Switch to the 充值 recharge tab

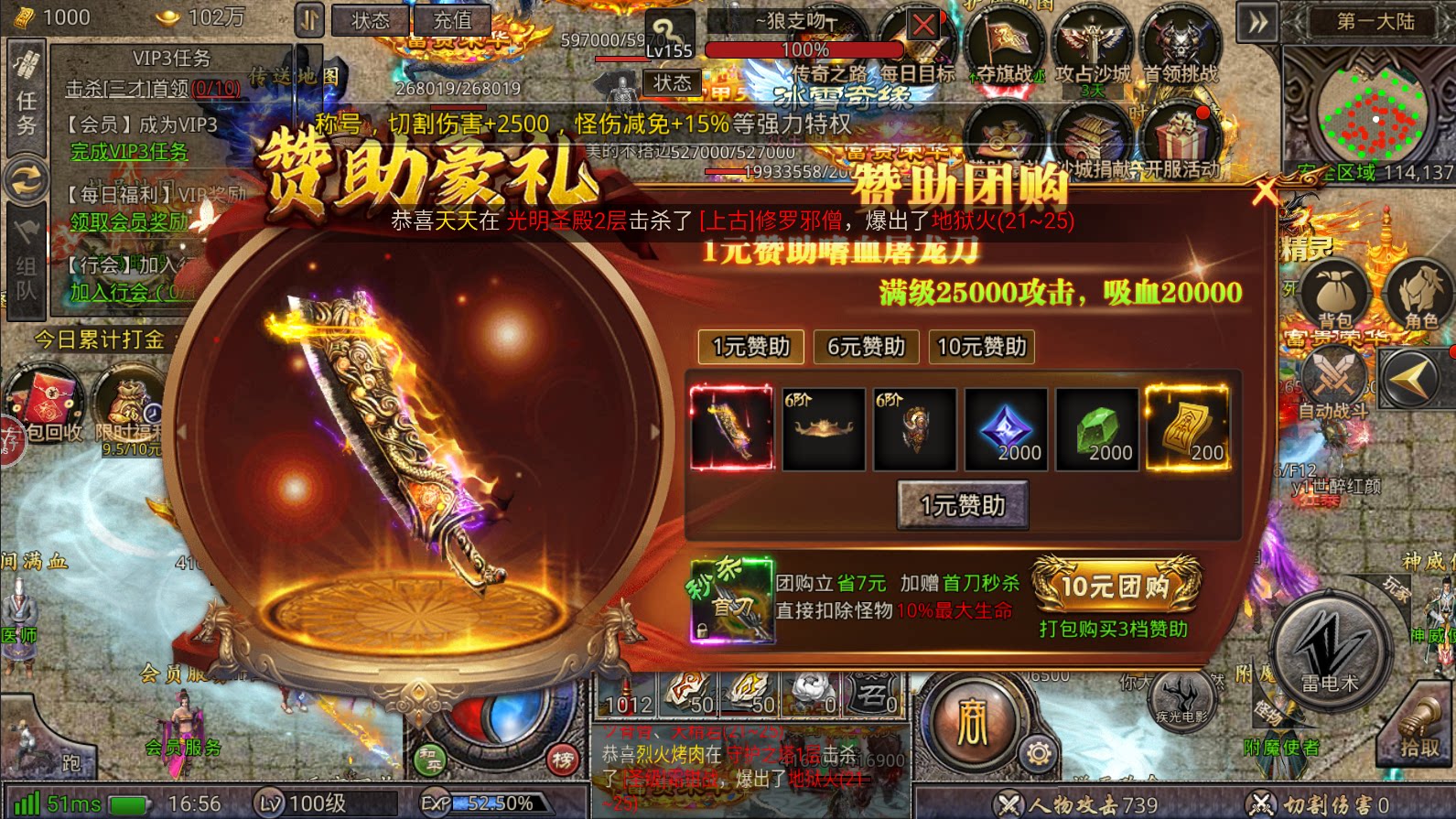point(454,22)
